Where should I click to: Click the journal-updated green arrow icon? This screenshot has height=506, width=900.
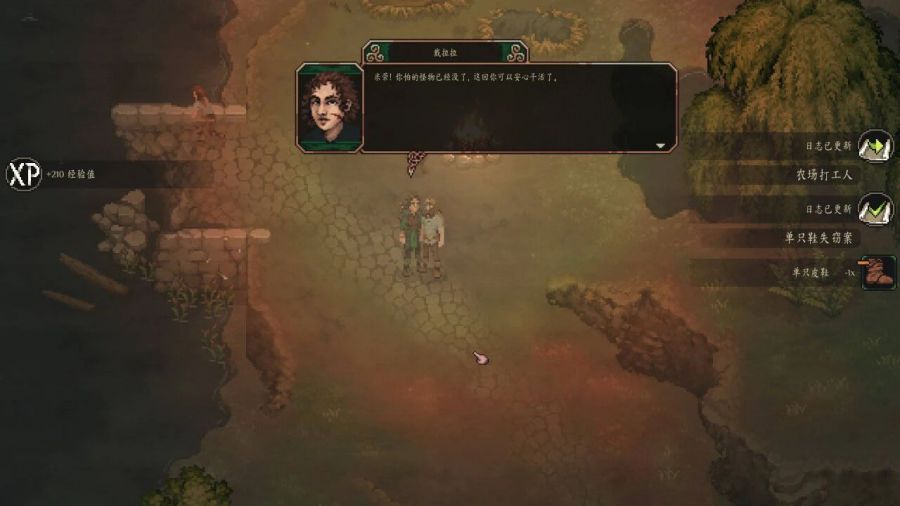click(x=876, y=146)
